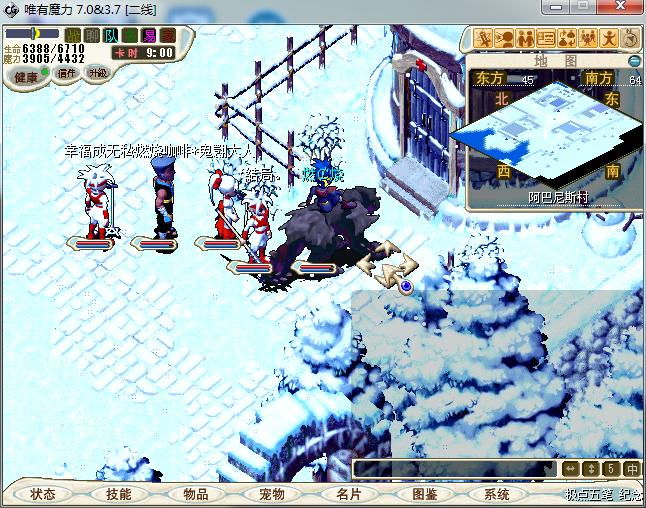Open the 名片 name card menu
The height and width of the screenshot is (508, 646).
point(348,494)
